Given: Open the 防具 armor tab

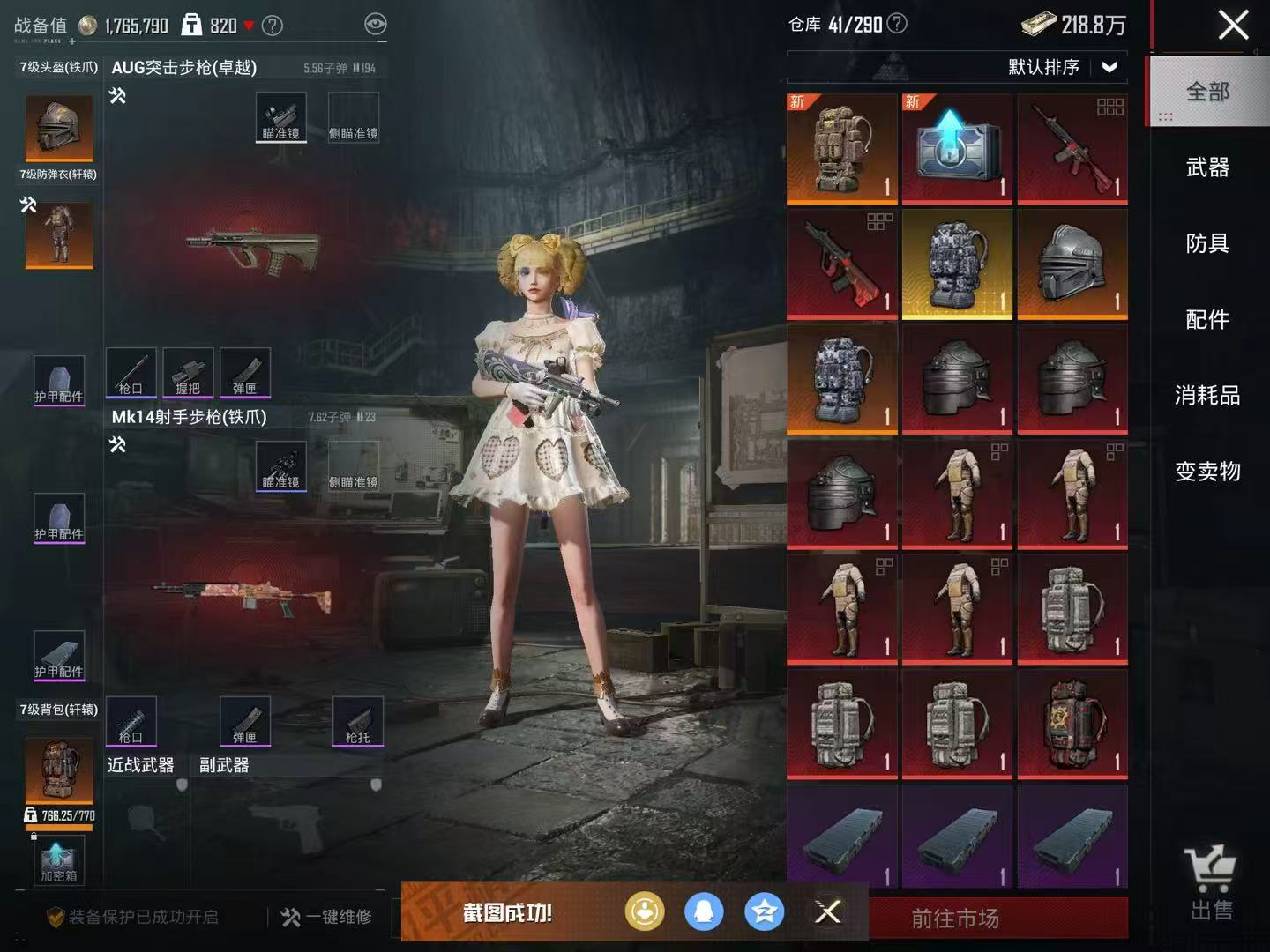Looking at the screenshot, I should 1207,243.
